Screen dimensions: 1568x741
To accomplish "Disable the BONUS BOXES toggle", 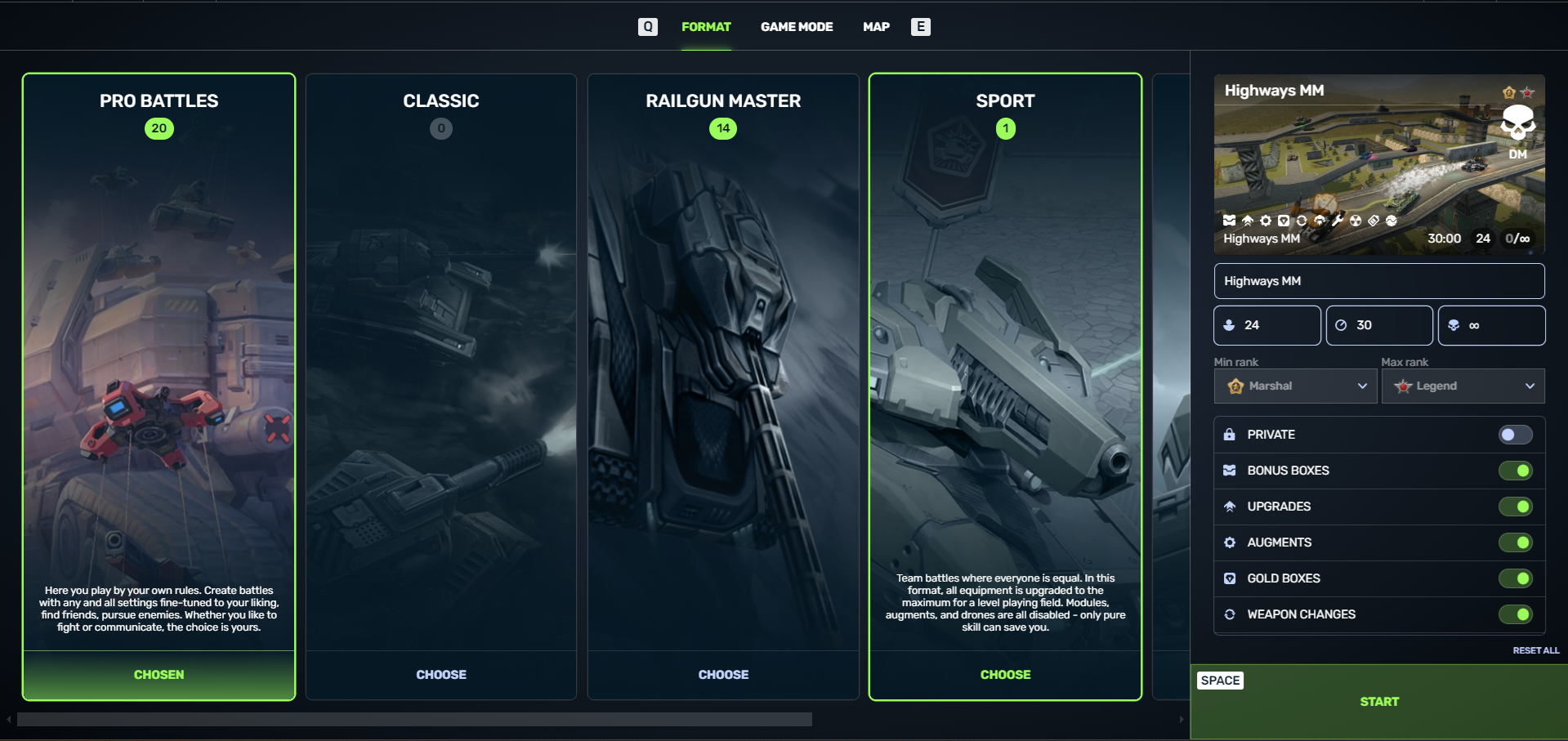I will click(1516, 470).
